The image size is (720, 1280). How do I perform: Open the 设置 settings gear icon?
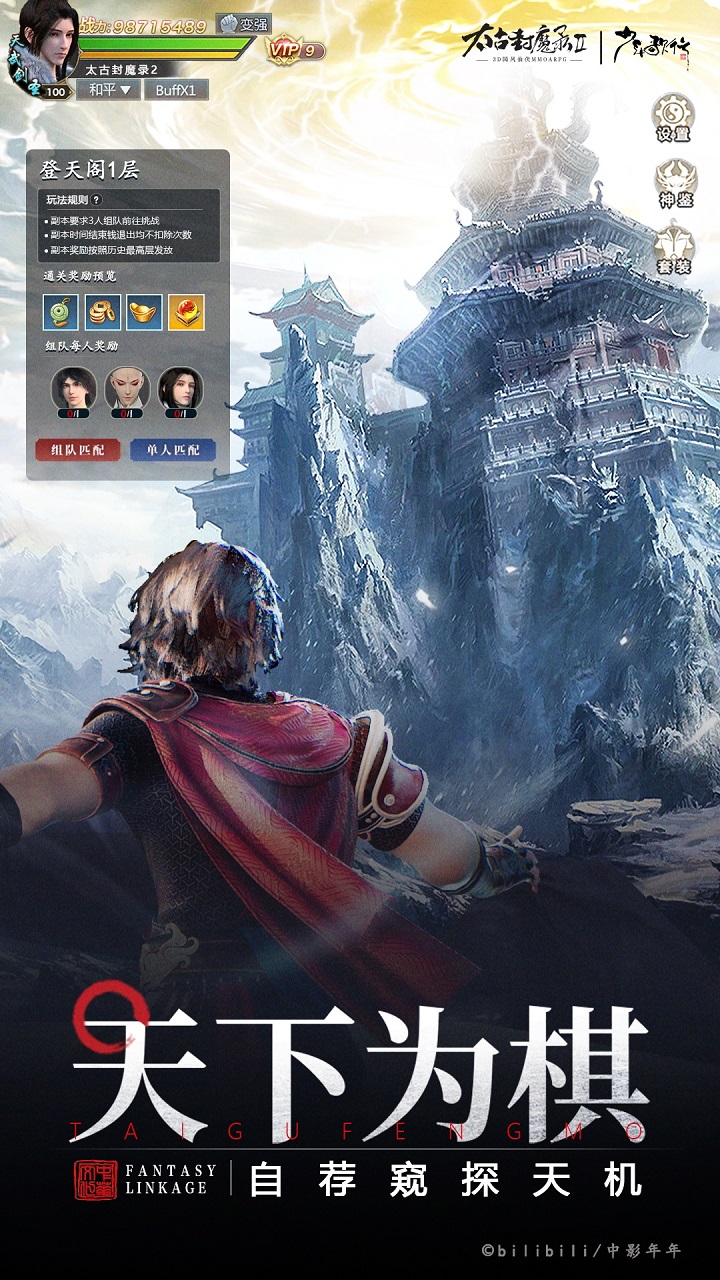click(x=673, y=115)
